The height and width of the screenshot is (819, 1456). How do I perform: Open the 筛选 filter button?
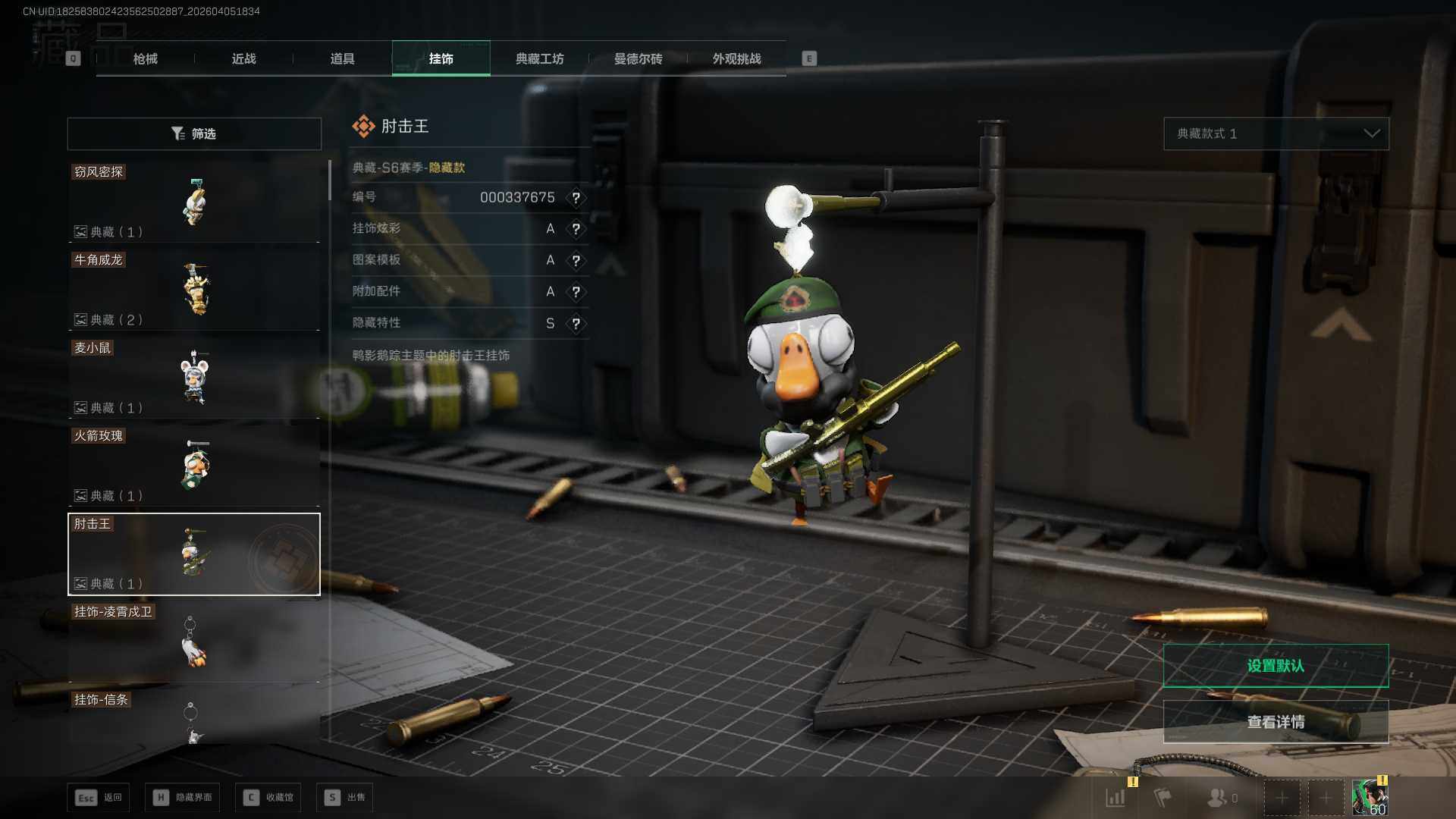tap(194, 133)
